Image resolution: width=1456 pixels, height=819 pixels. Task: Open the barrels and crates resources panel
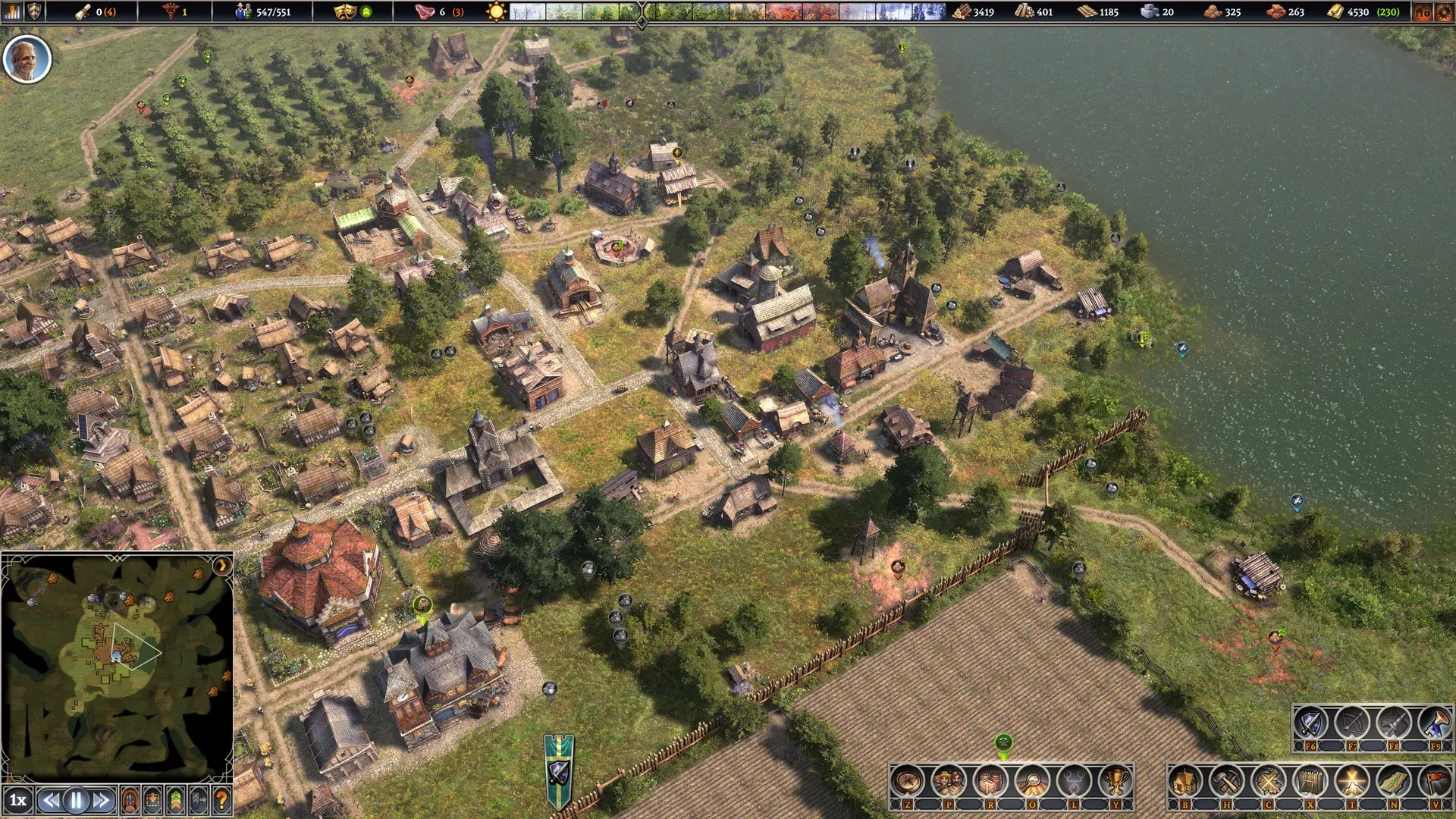[x=990, y=781]
